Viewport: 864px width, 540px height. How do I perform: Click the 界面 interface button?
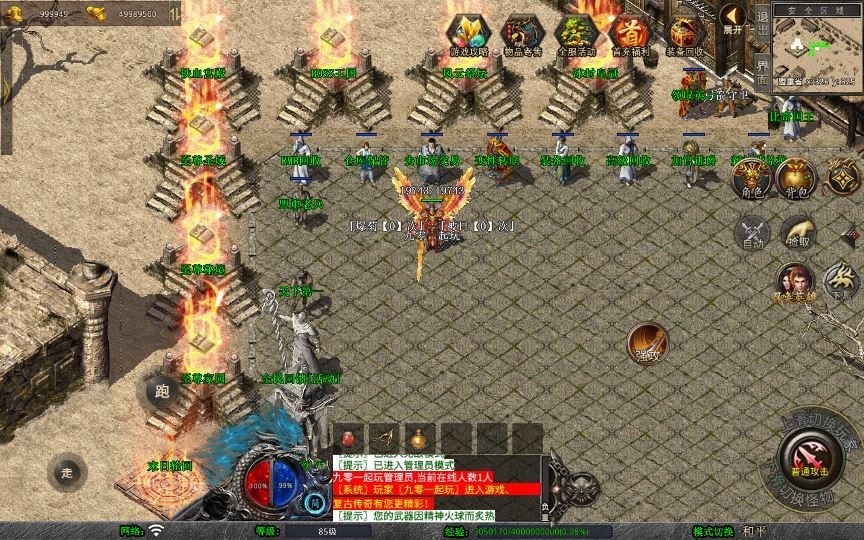tap(762, 68)
